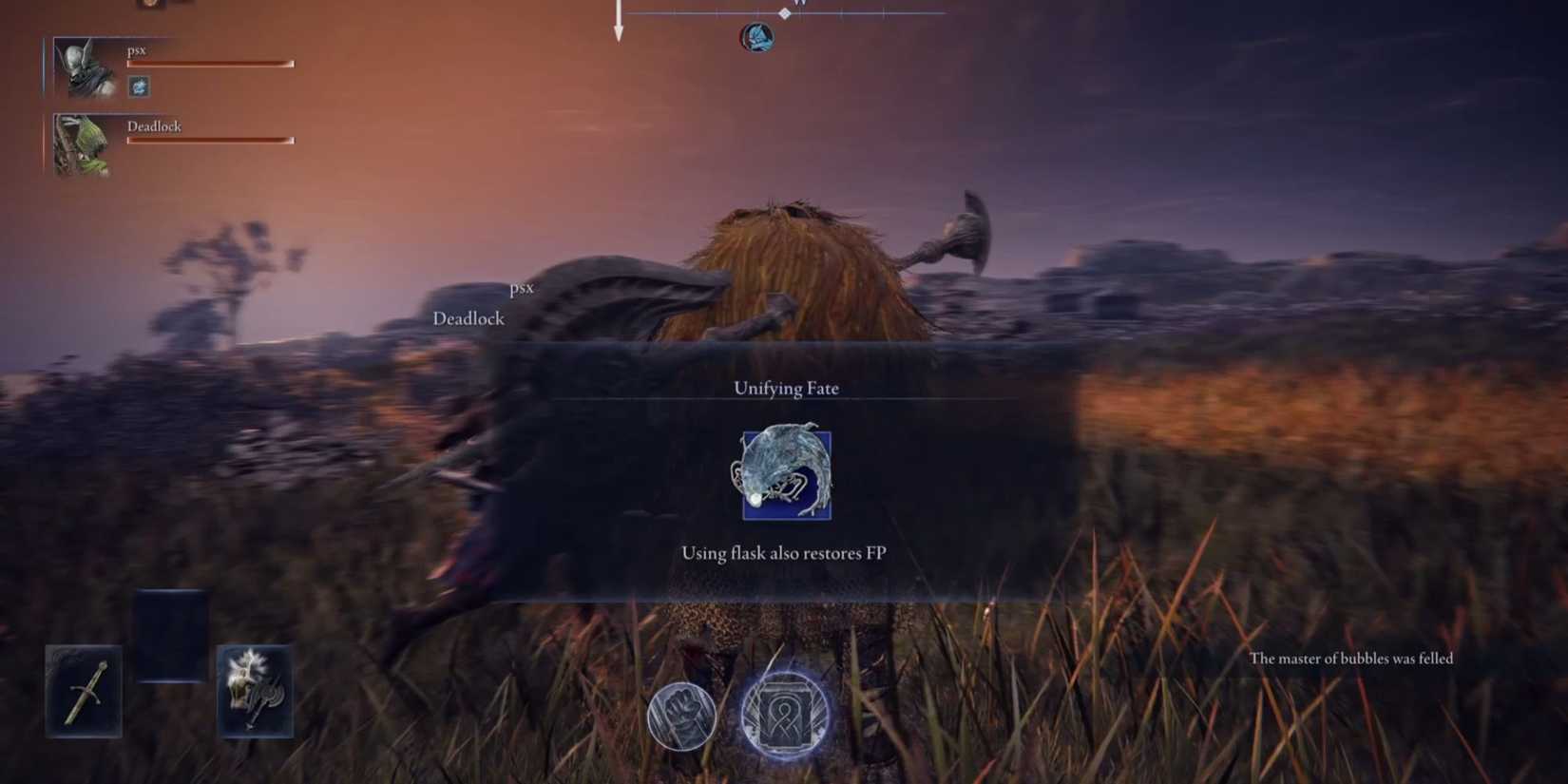Viewport: 1568px width, 784px height.
Task: Click the downward compass arrow indicator
Action: click(x=618, y=24)
